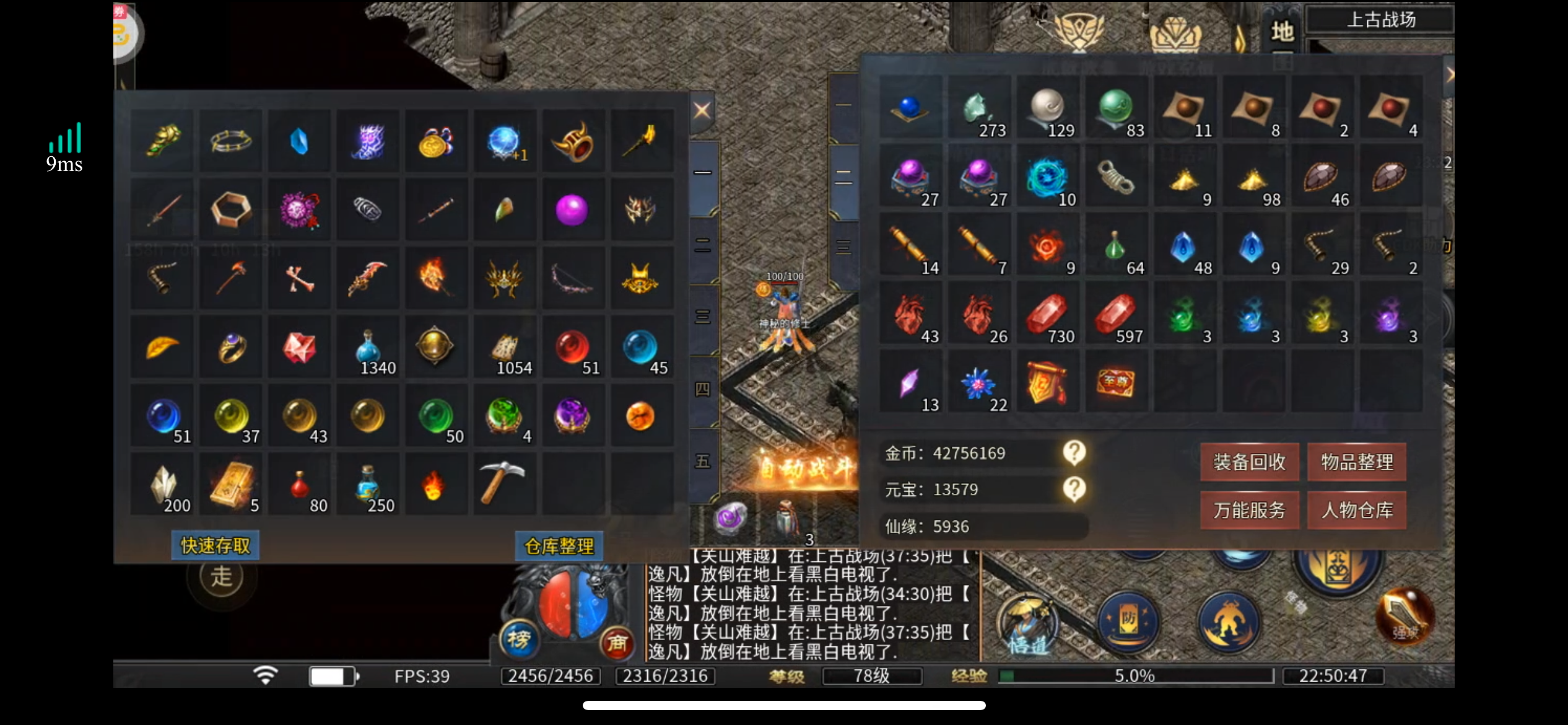
Task: Open the 榜 ranking button
Action: tap(519, 639)
